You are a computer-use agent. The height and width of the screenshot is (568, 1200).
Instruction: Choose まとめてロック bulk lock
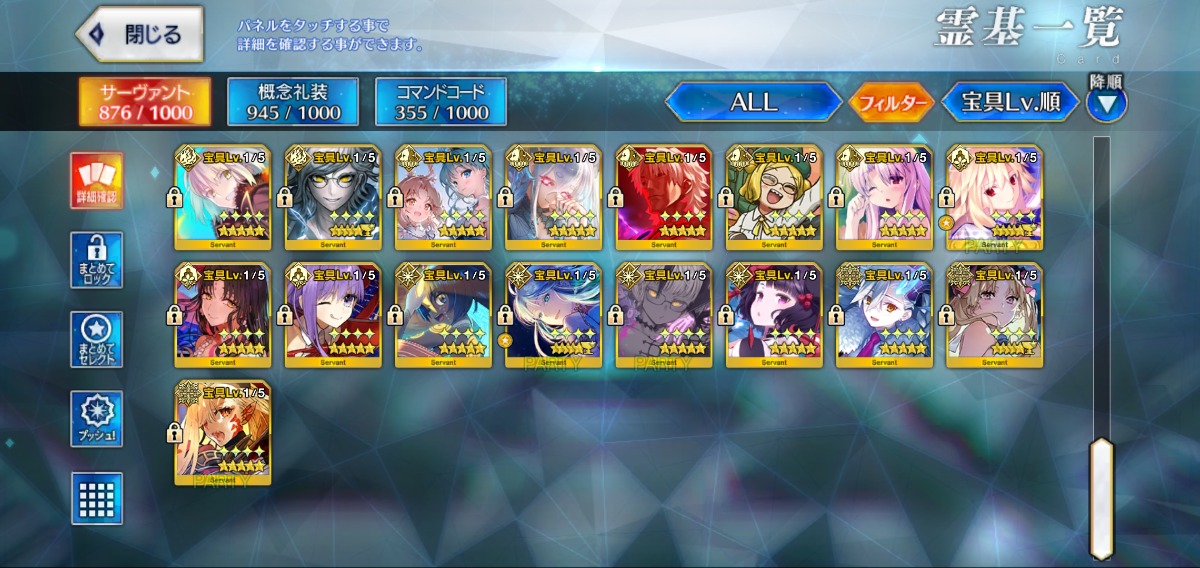point(97,260)
